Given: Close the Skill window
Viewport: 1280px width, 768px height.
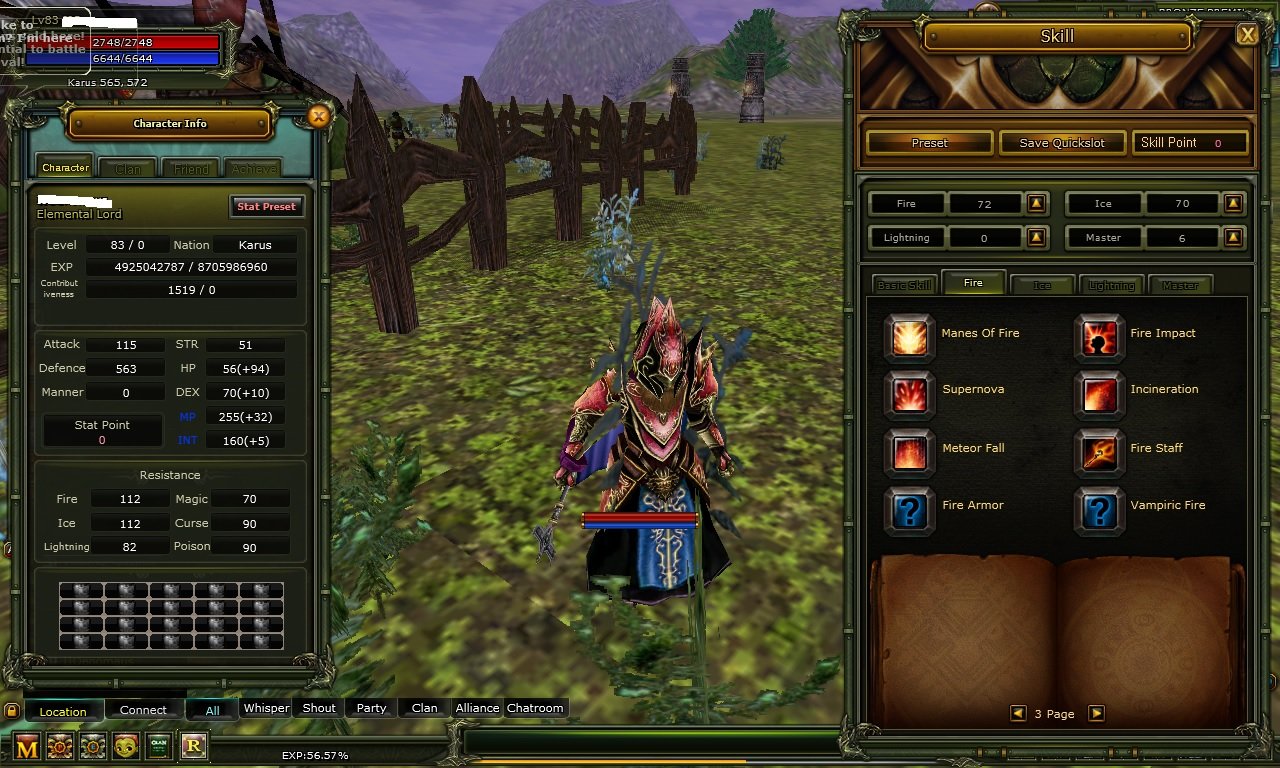Looking at the screenshot, I should (x=1247, y=35).
